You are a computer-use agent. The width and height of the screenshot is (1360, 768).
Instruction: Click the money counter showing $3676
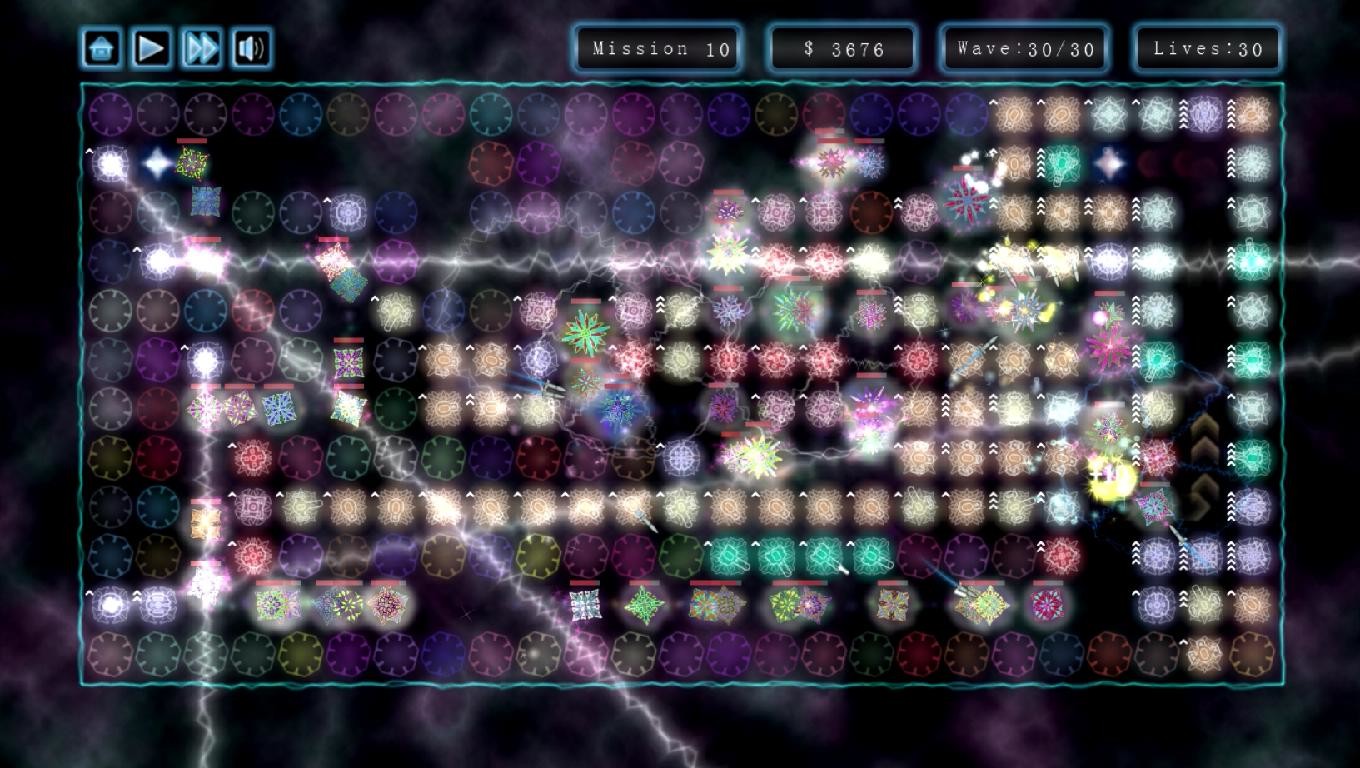click(842, 46)
